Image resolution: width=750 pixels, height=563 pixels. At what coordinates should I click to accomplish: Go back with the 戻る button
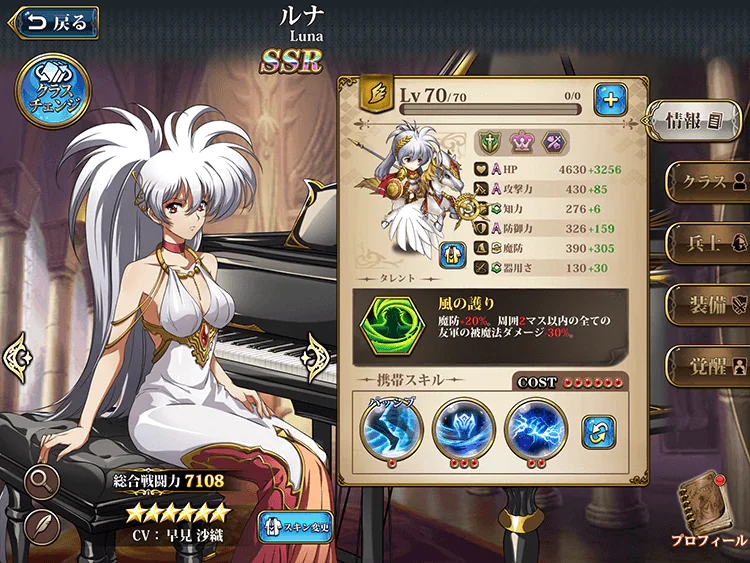tap(54, 21)
